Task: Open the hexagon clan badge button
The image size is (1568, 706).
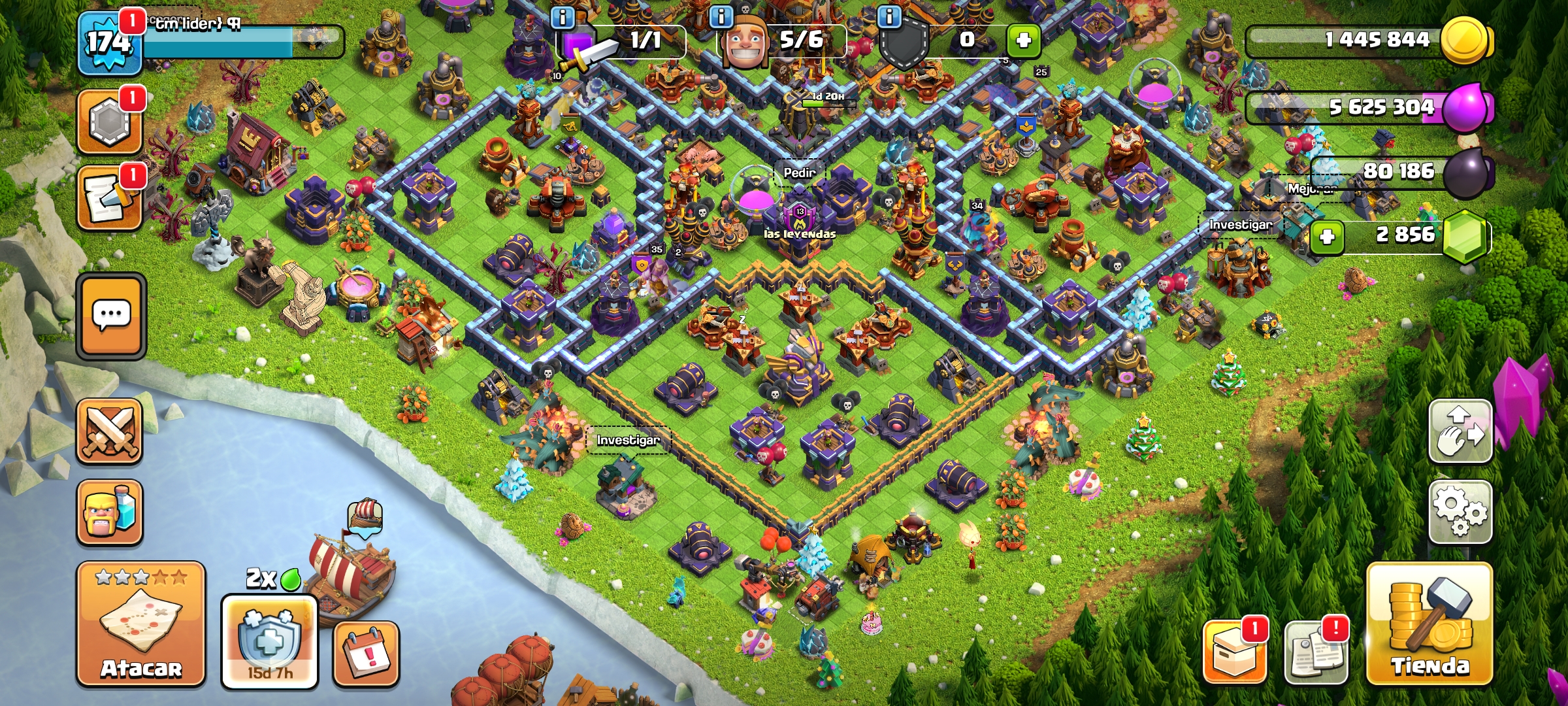Action: (109, 122)
